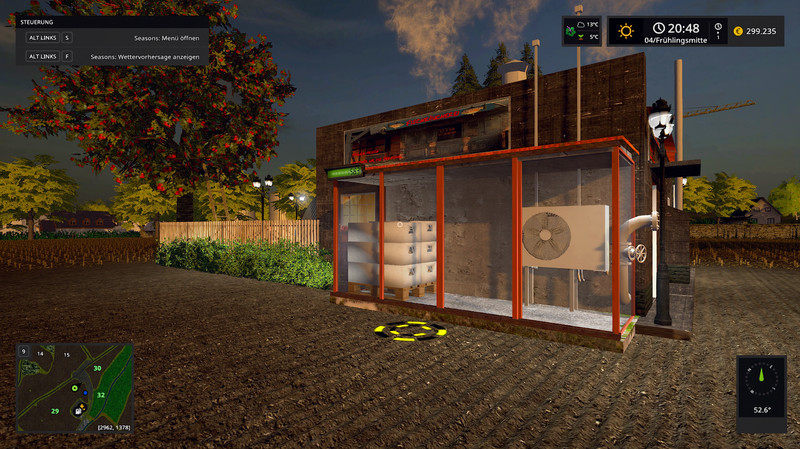Select field 29 on the minimap
Image resolution: width=800 pixels, height=449 pixels.
point(55,411)
